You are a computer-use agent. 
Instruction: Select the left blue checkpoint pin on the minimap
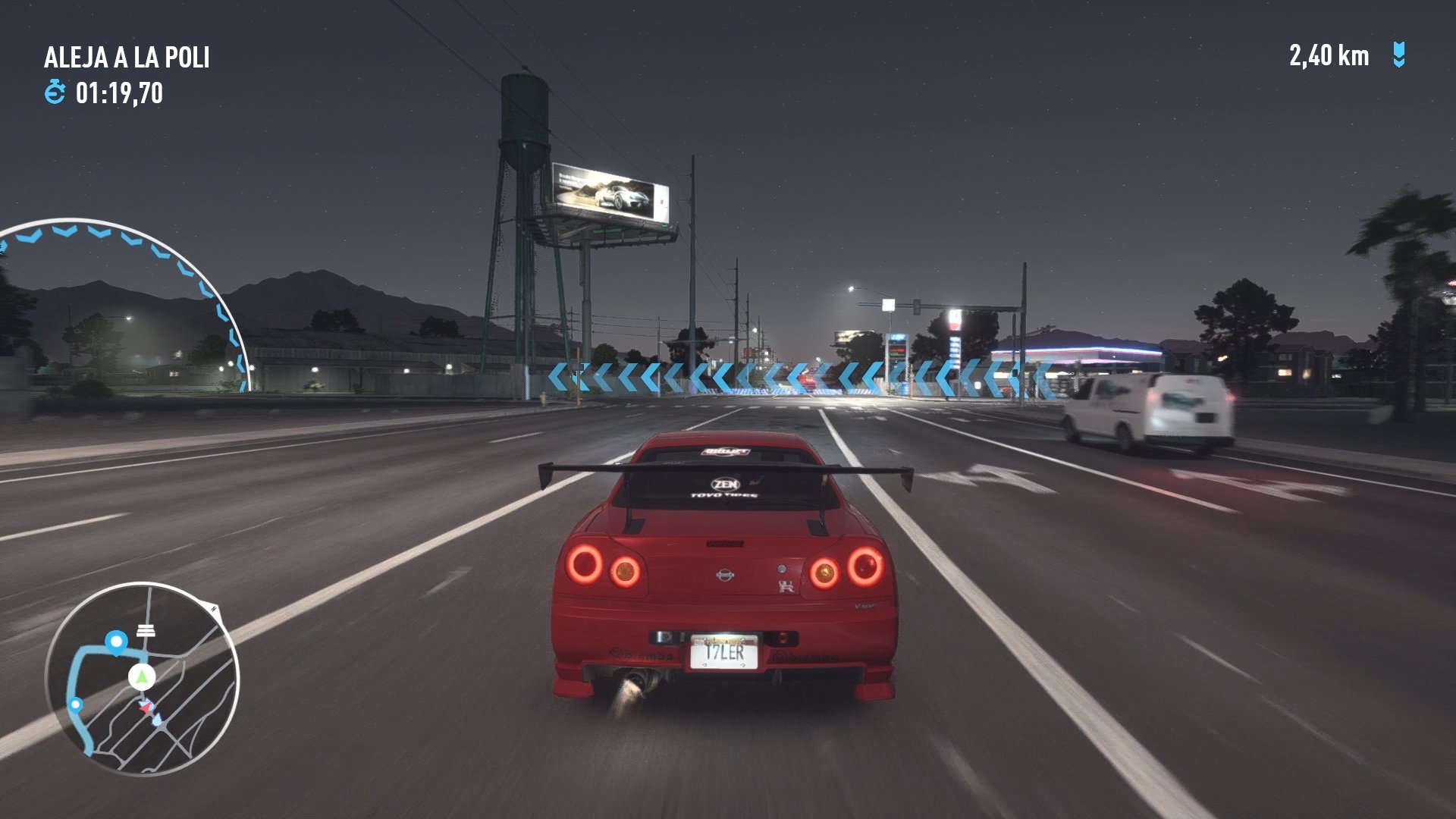tap(76, 704)
